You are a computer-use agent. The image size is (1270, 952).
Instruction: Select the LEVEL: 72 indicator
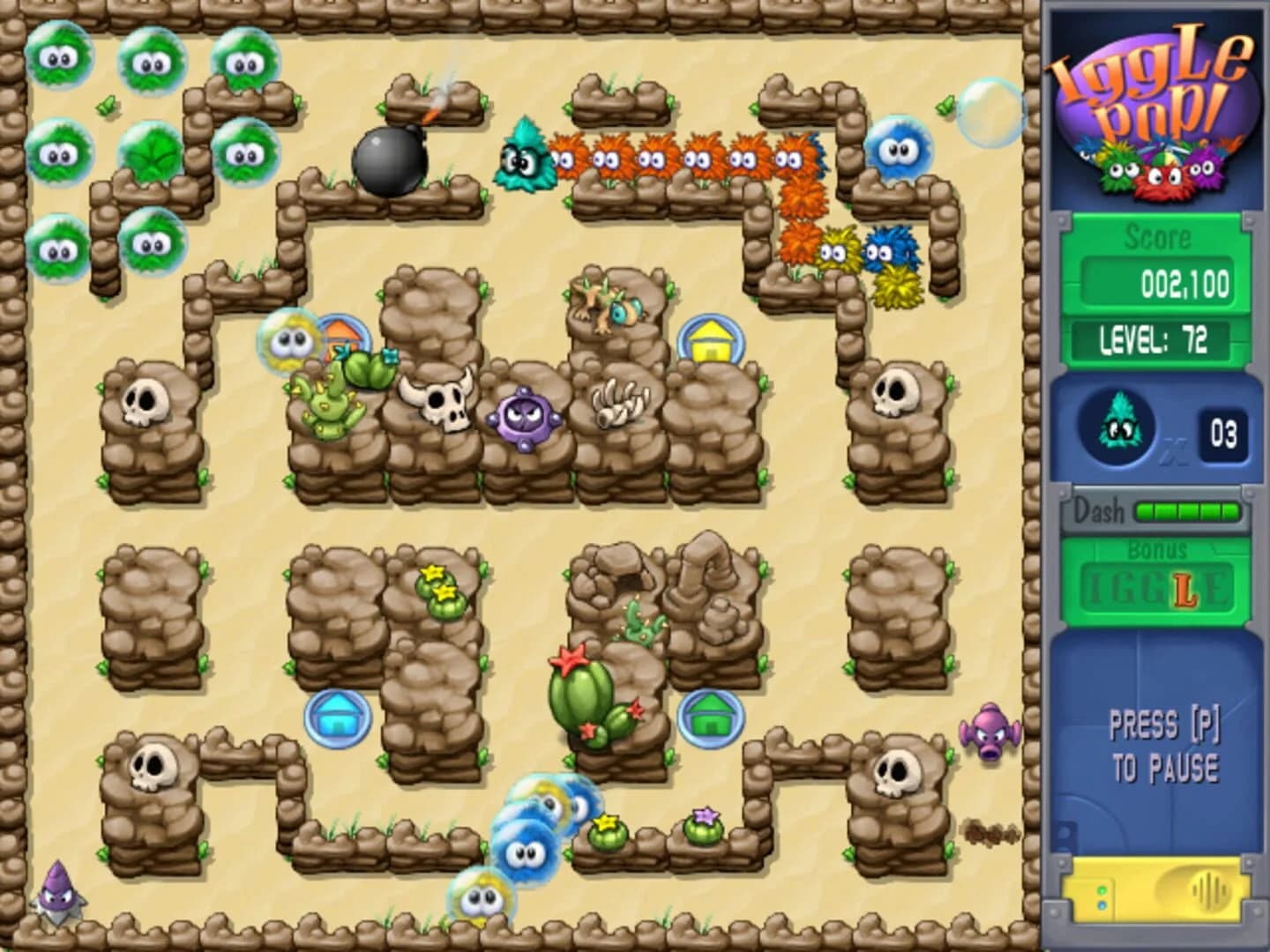point(1155,338)
